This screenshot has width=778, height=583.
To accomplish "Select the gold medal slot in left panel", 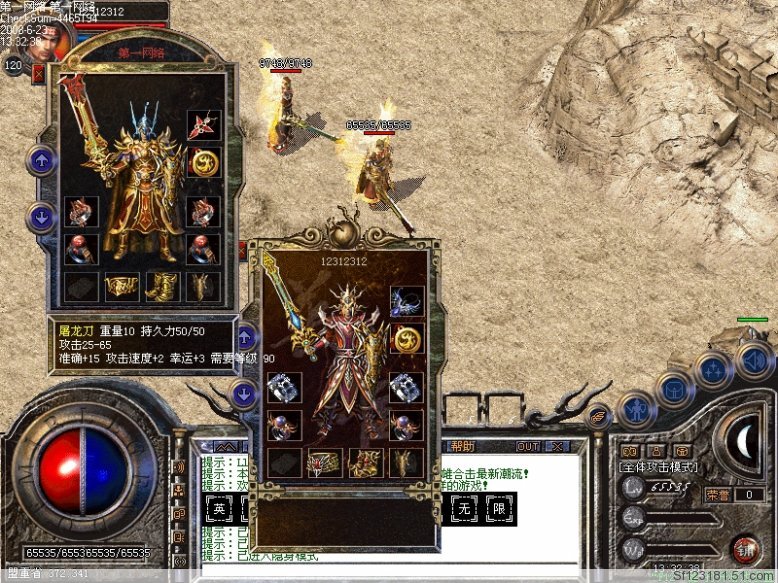I will (x=204, y=161).
